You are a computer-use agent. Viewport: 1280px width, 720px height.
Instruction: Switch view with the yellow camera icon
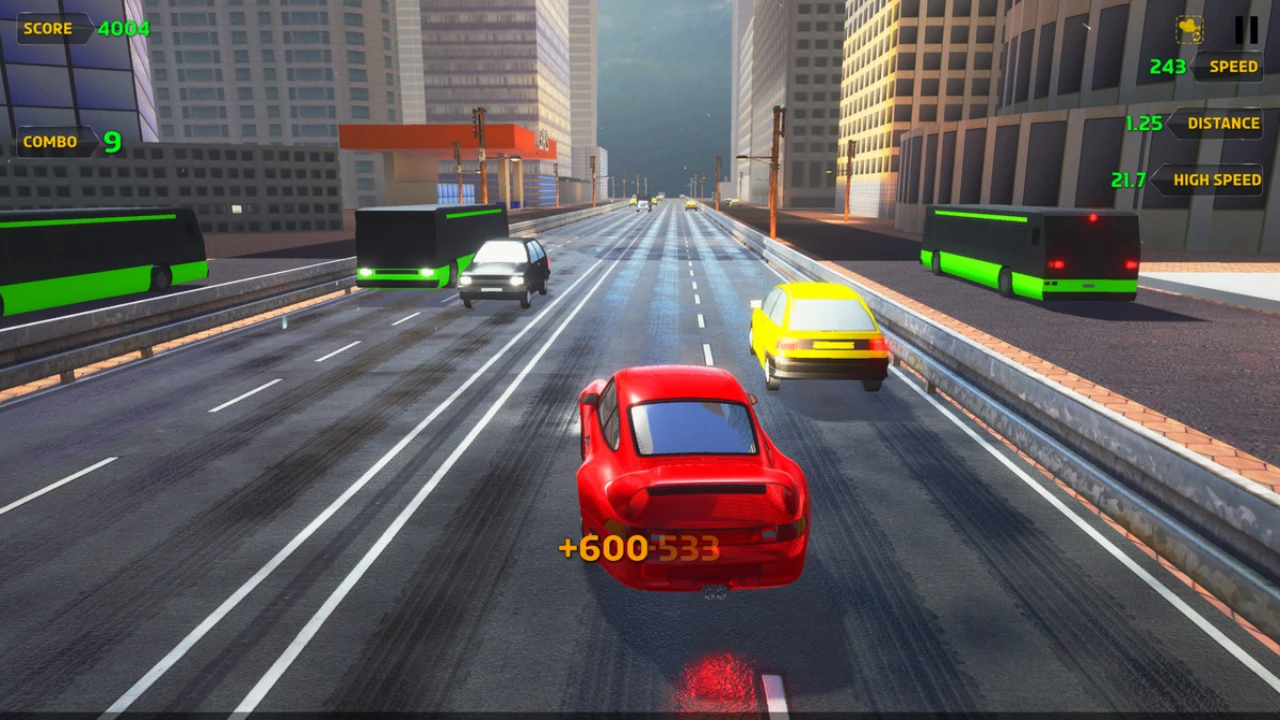pyautogui.click(x=1190, y=30)
